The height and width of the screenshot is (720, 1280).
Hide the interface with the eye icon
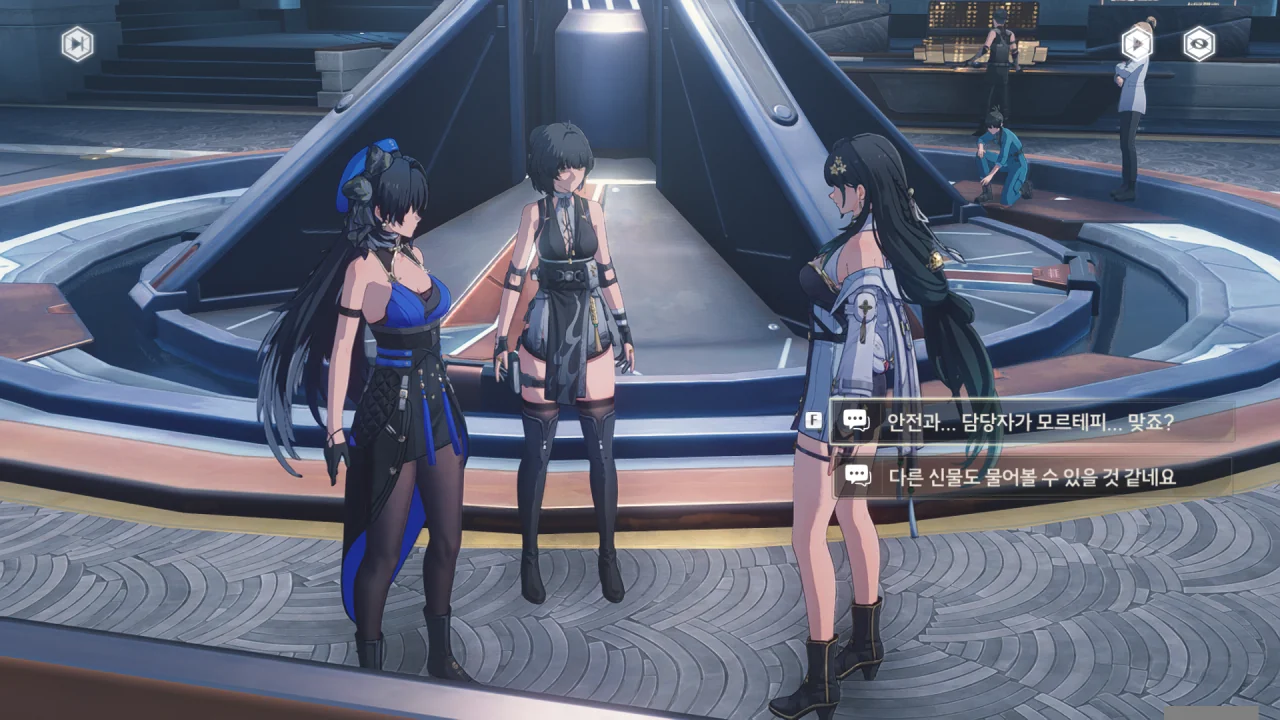[x=1199, y=44]
